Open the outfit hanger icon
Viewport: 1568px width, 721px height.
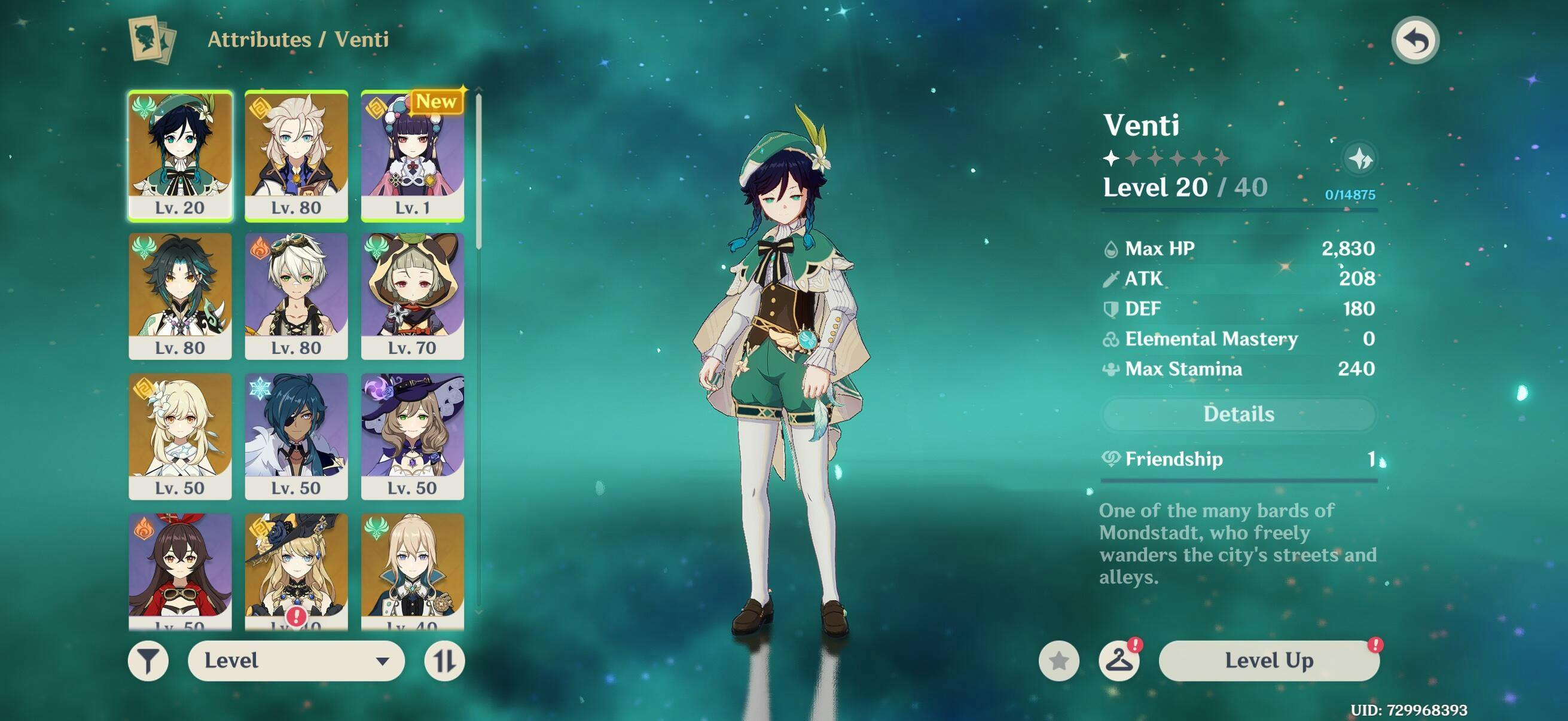pos(1119,660)
